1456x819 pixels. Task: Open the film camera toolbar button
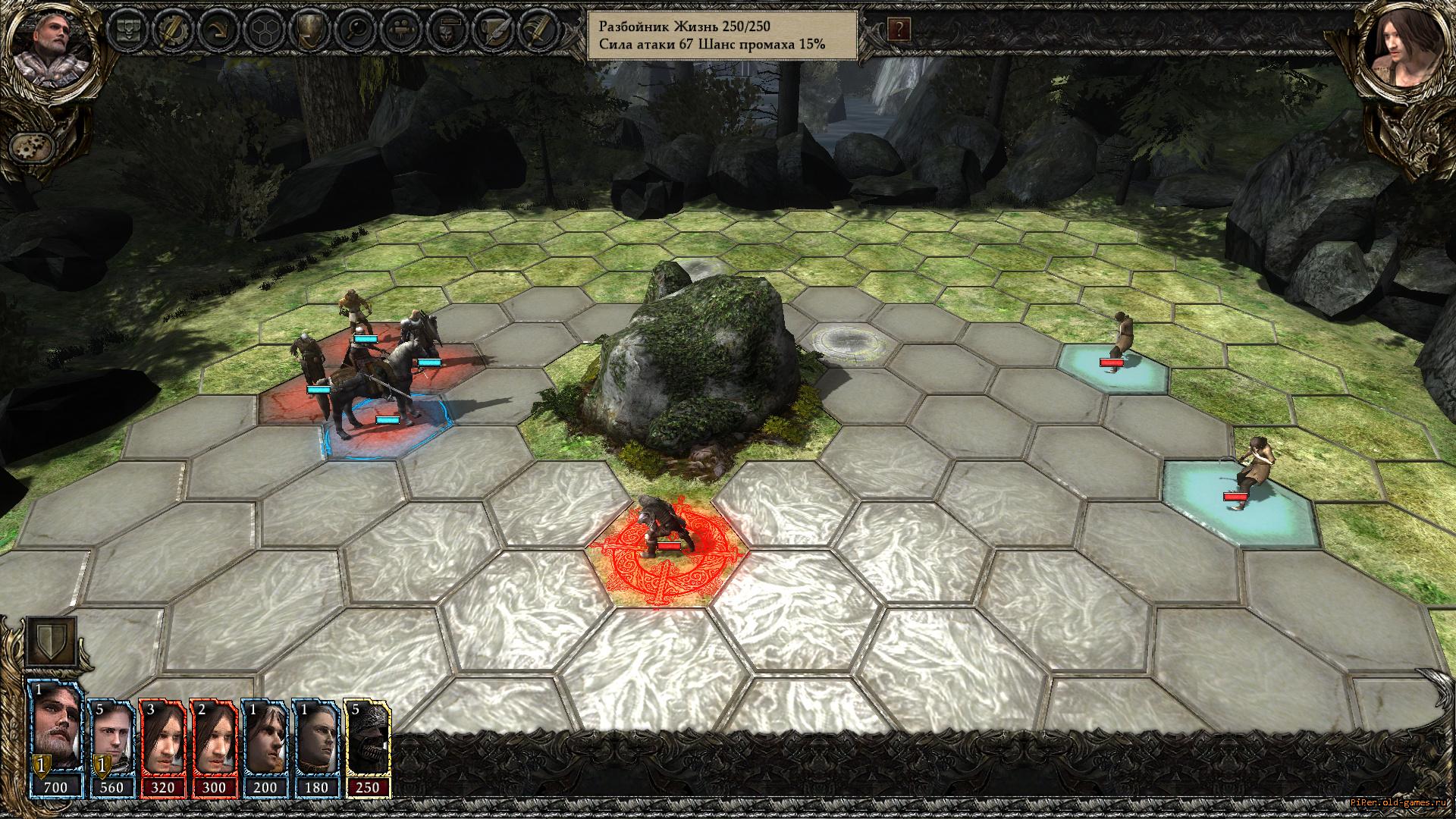click(402, 30)
